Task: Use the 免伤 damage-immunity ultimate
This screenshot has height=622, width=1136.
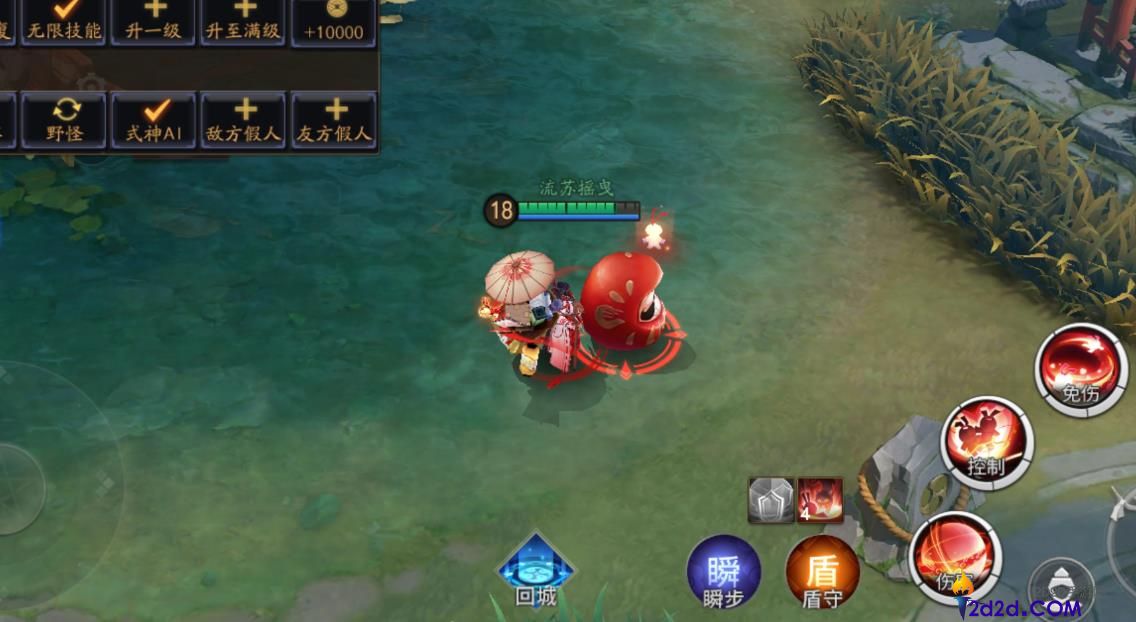Action: pos(1080,368)
